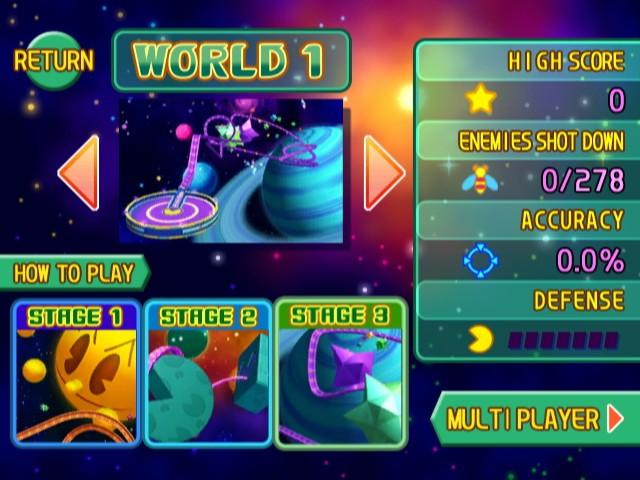Click the green RETURN button

(54, 60)
